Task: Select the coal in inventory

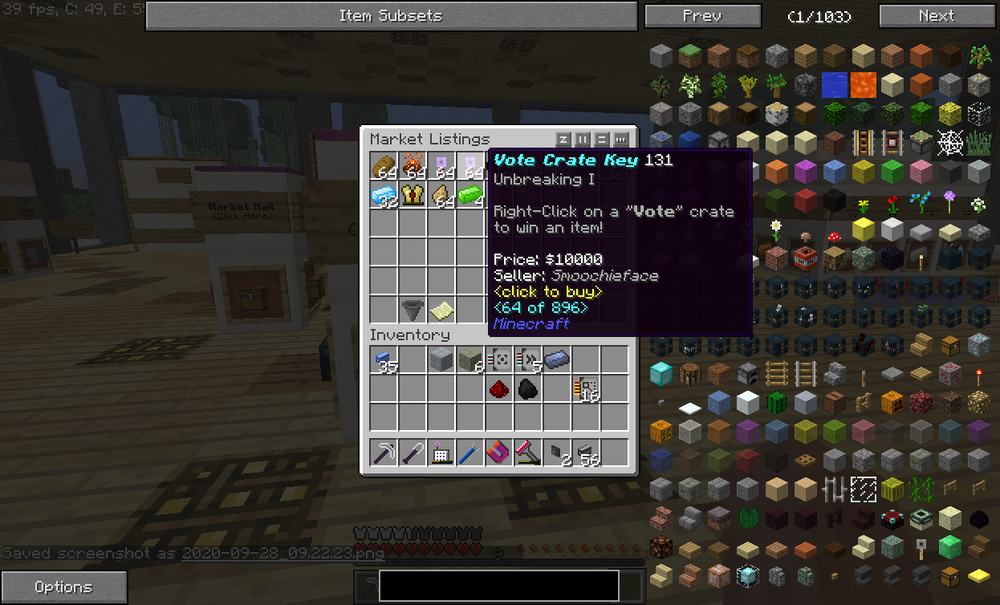Action: pyautogui.click(x=528, y=389)
